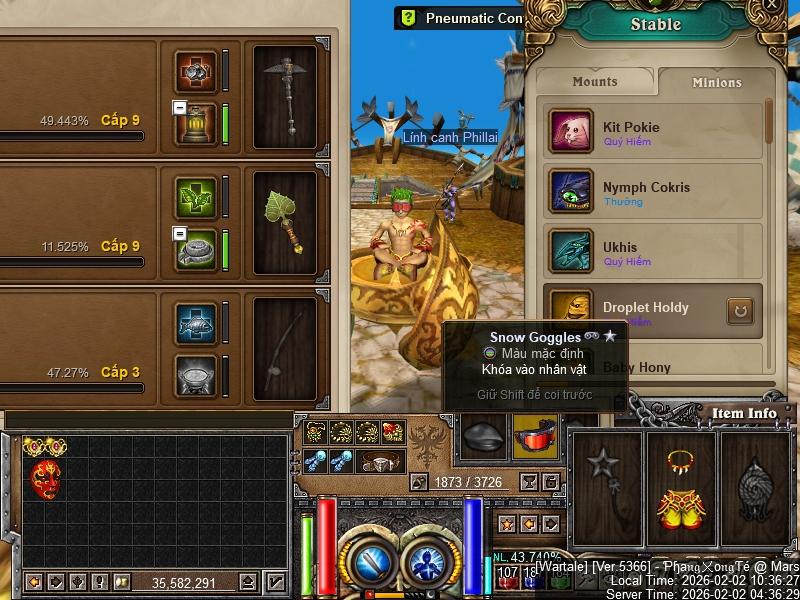Close the Stable window
800x600 pixels.
(772, 5)
